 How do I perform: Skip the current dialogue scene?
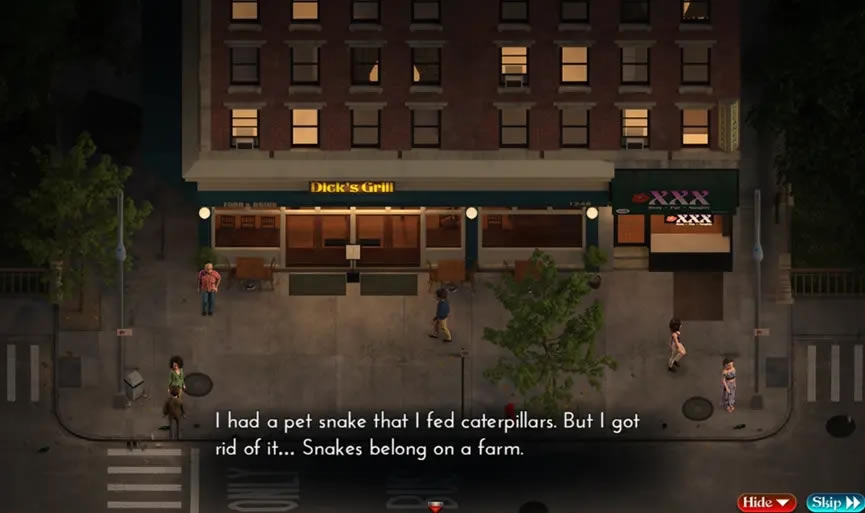coord(834,502)
